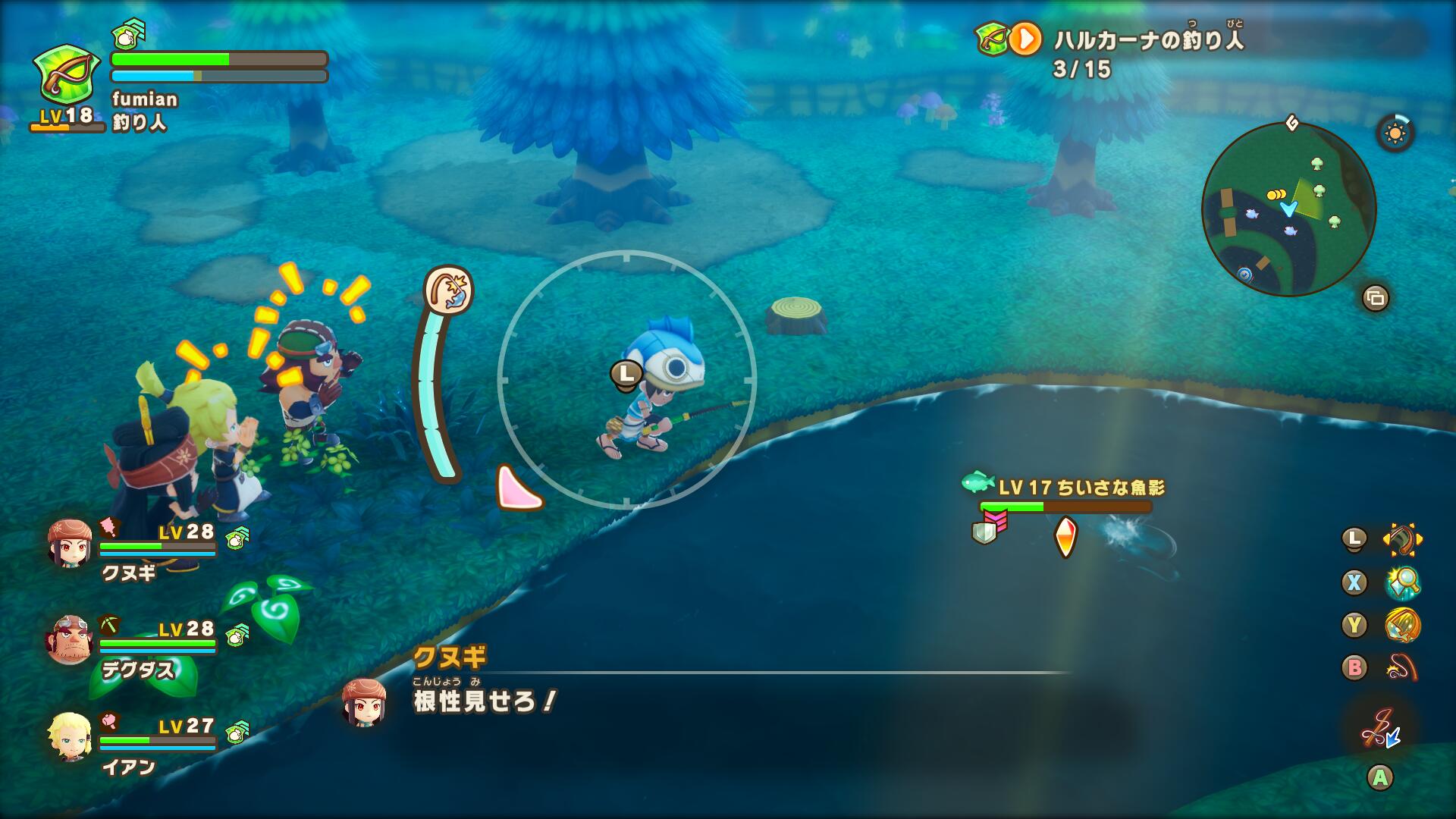Click the fish skill gauge icon

pyautogui.click(x=448, y=290)
